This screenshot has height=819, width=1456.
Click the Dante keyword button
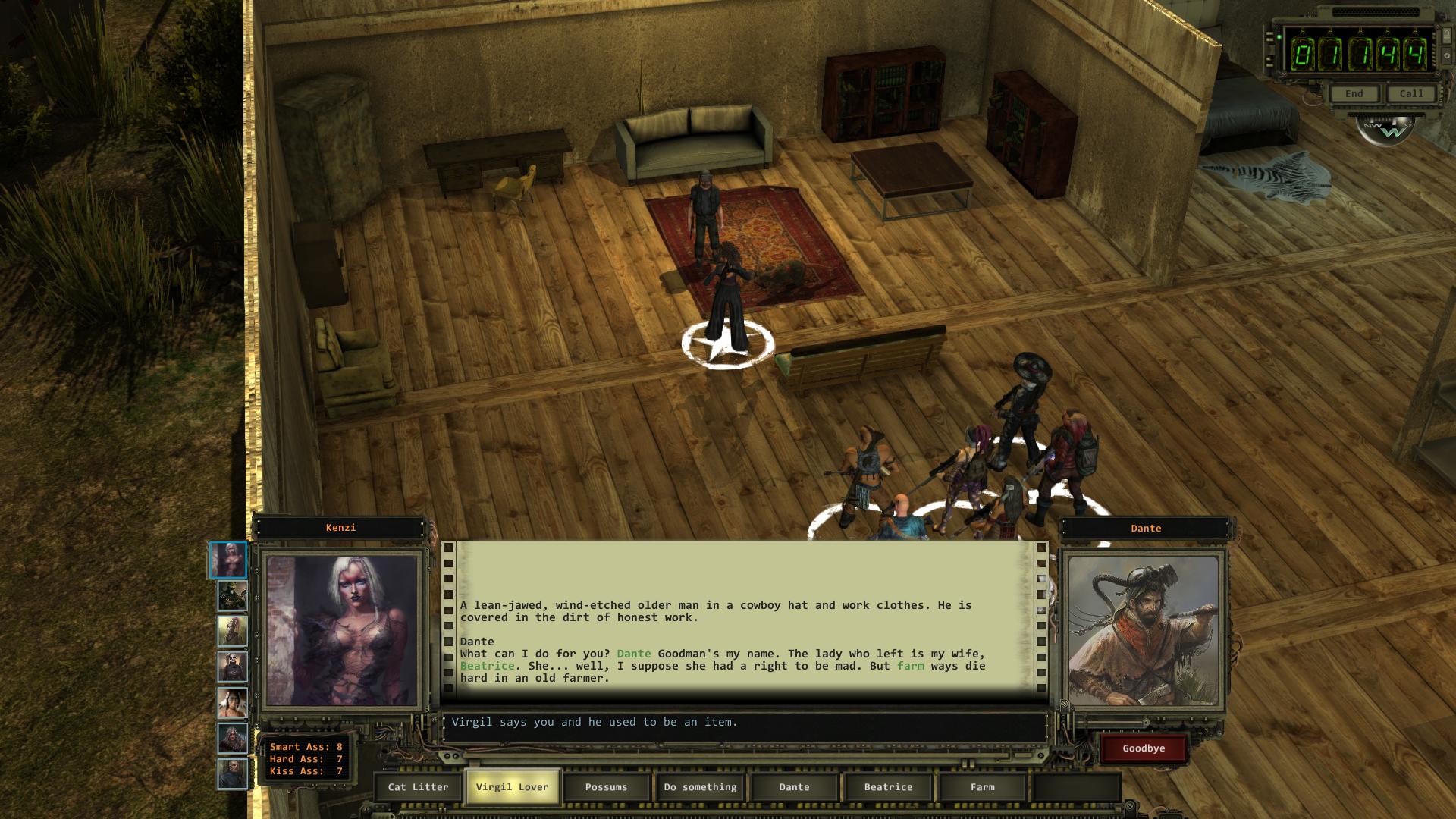(x=794, y=787)
